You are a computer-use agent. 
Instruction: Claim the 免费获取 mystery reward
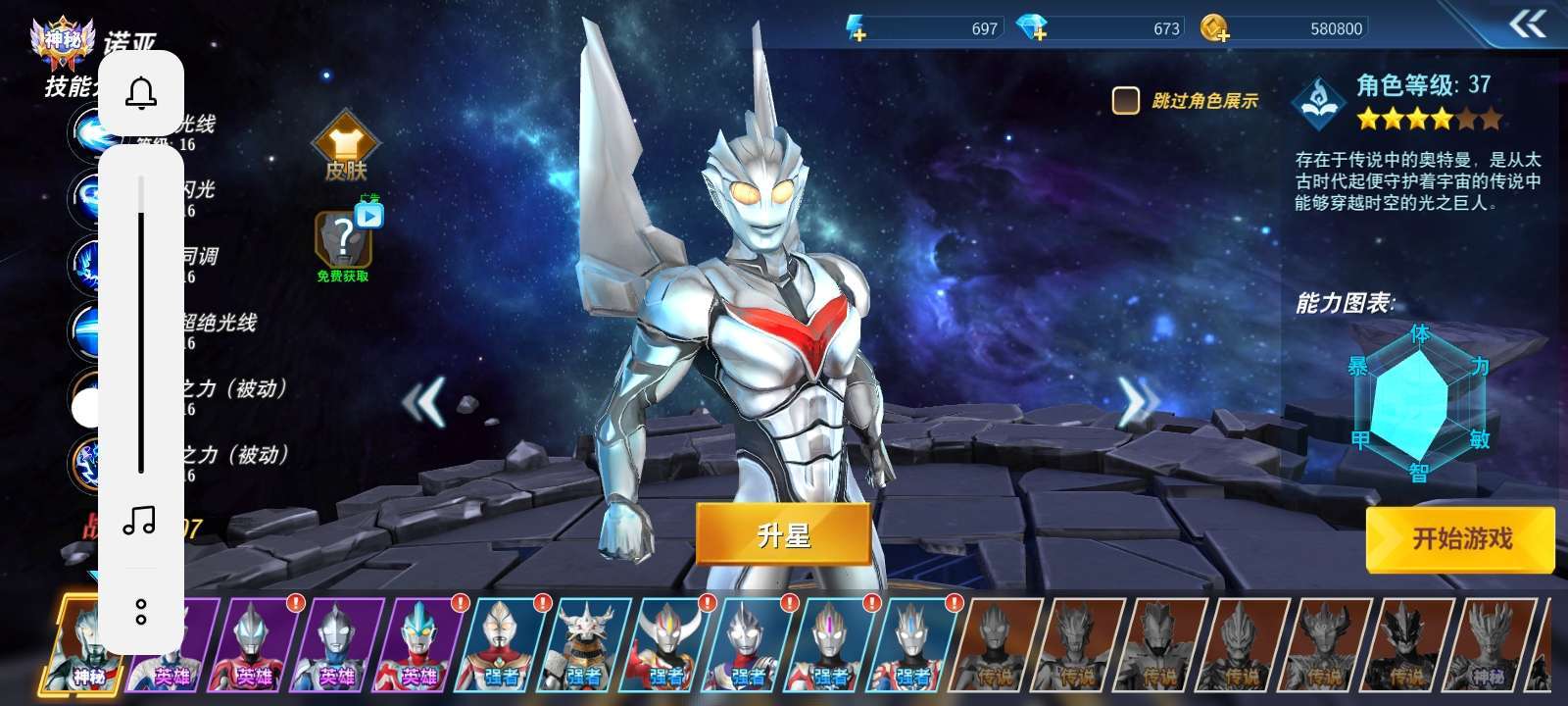(x=344, y=243)
